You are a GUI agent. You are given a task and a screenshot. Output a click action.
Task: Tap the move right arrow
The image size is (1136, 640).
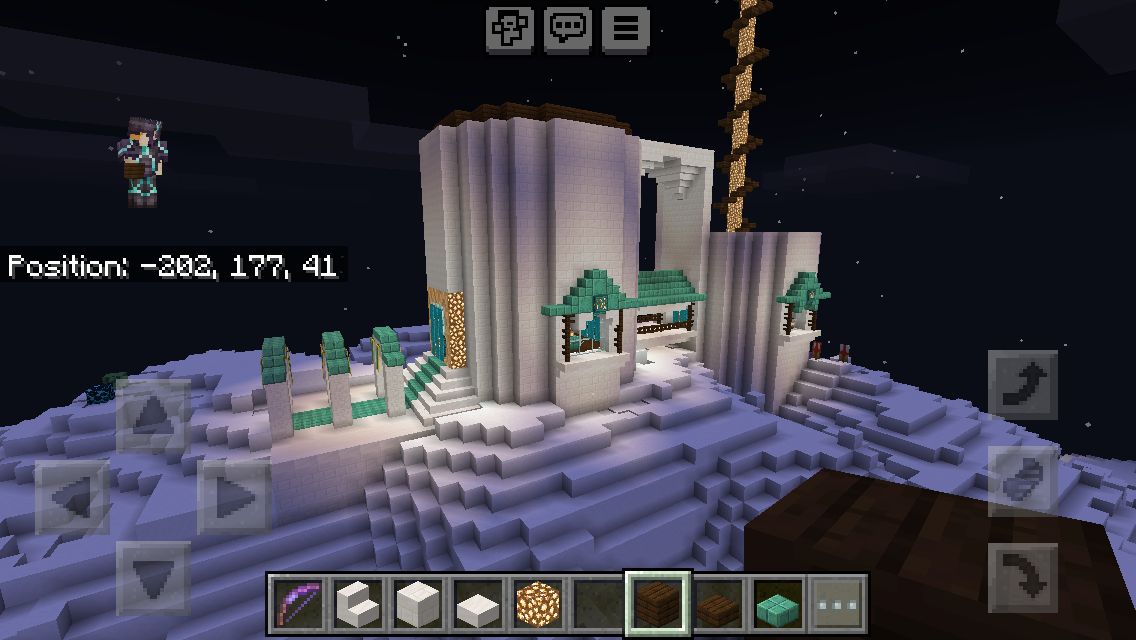(233, 497)
